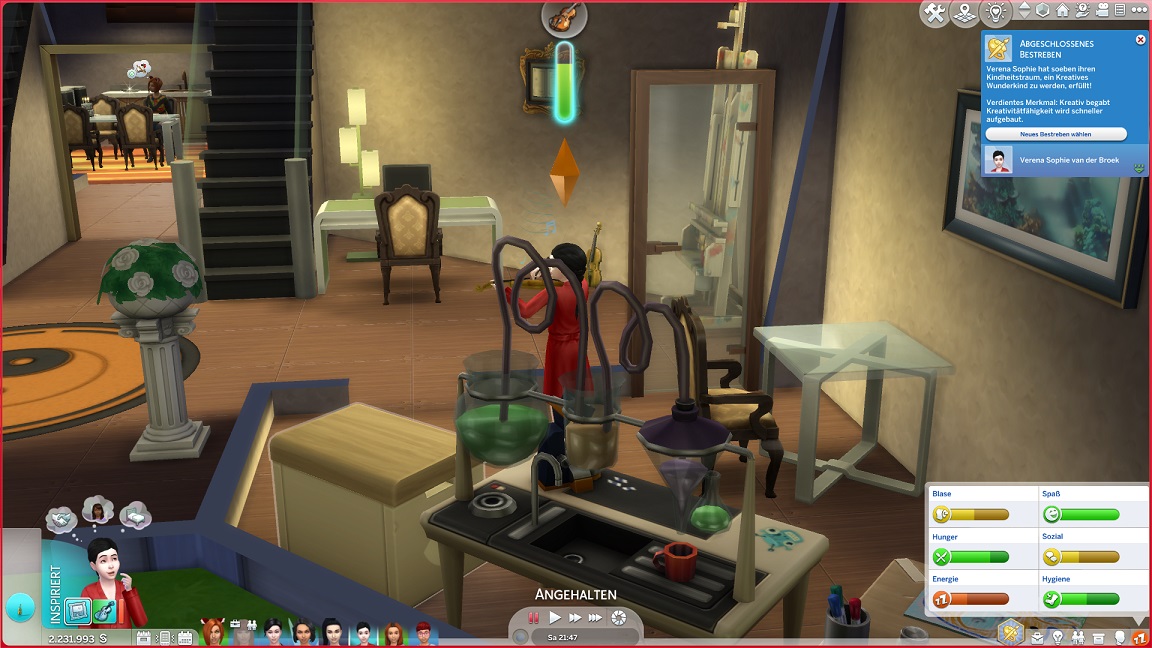This screenshot has width=1152, height=648.
Task: Set game speed to ultra fast forward
Action: (x=597, y=618)
